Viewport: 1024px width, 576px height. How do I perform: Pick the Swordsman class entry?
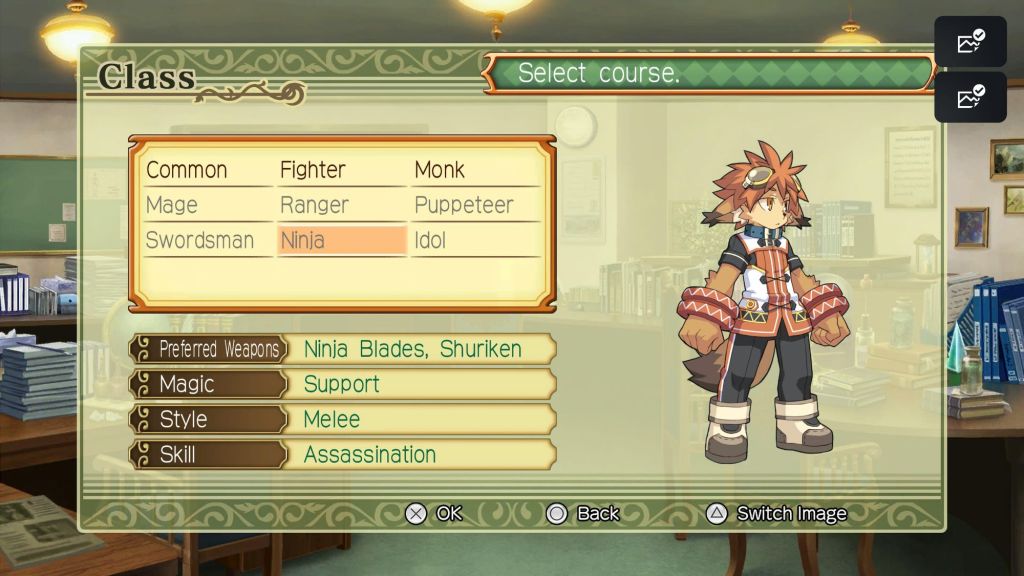[200, 241]
